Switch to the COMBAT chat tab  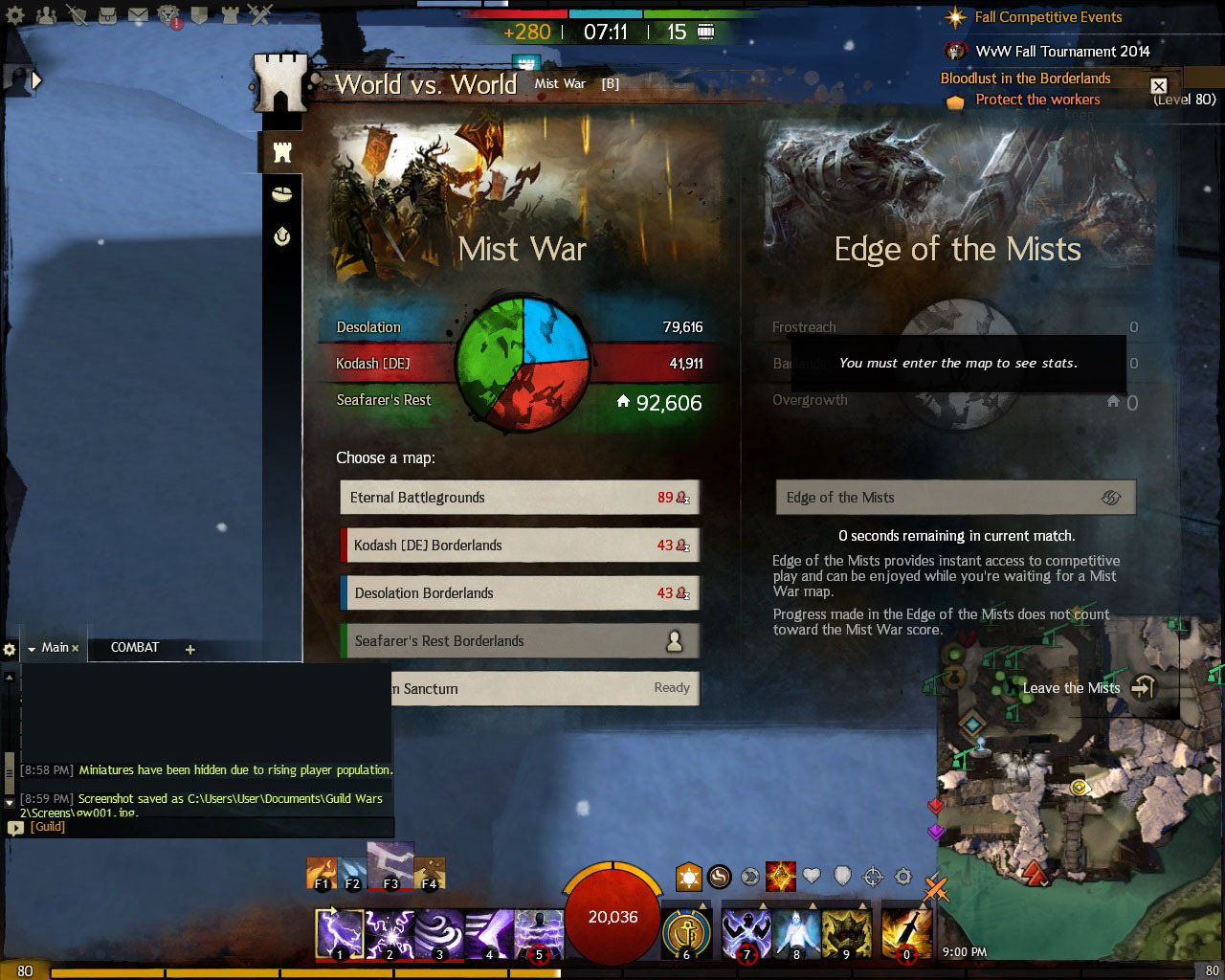135,648
